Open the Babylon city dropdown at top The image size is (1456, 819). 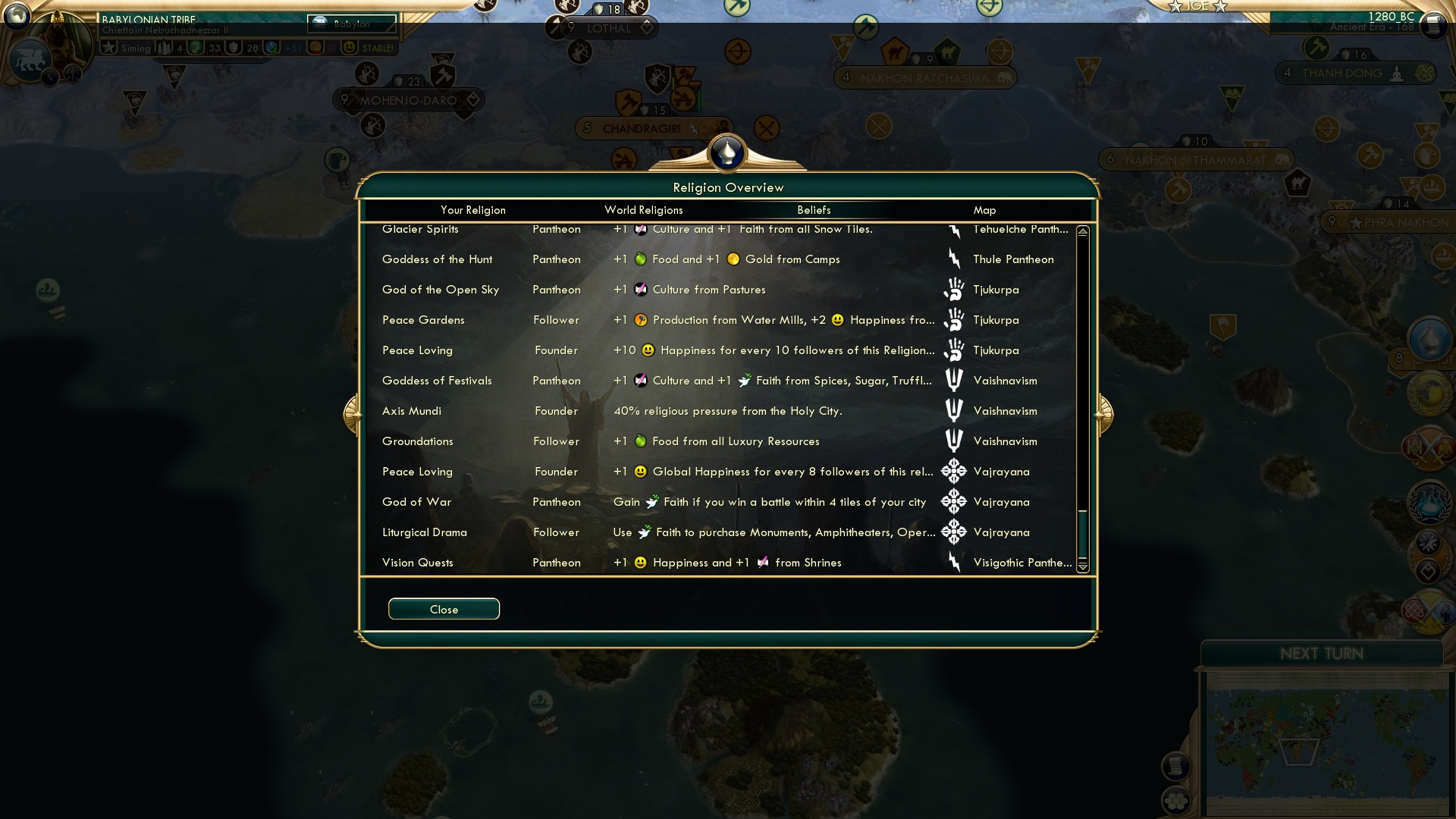(x=352, y=24)
